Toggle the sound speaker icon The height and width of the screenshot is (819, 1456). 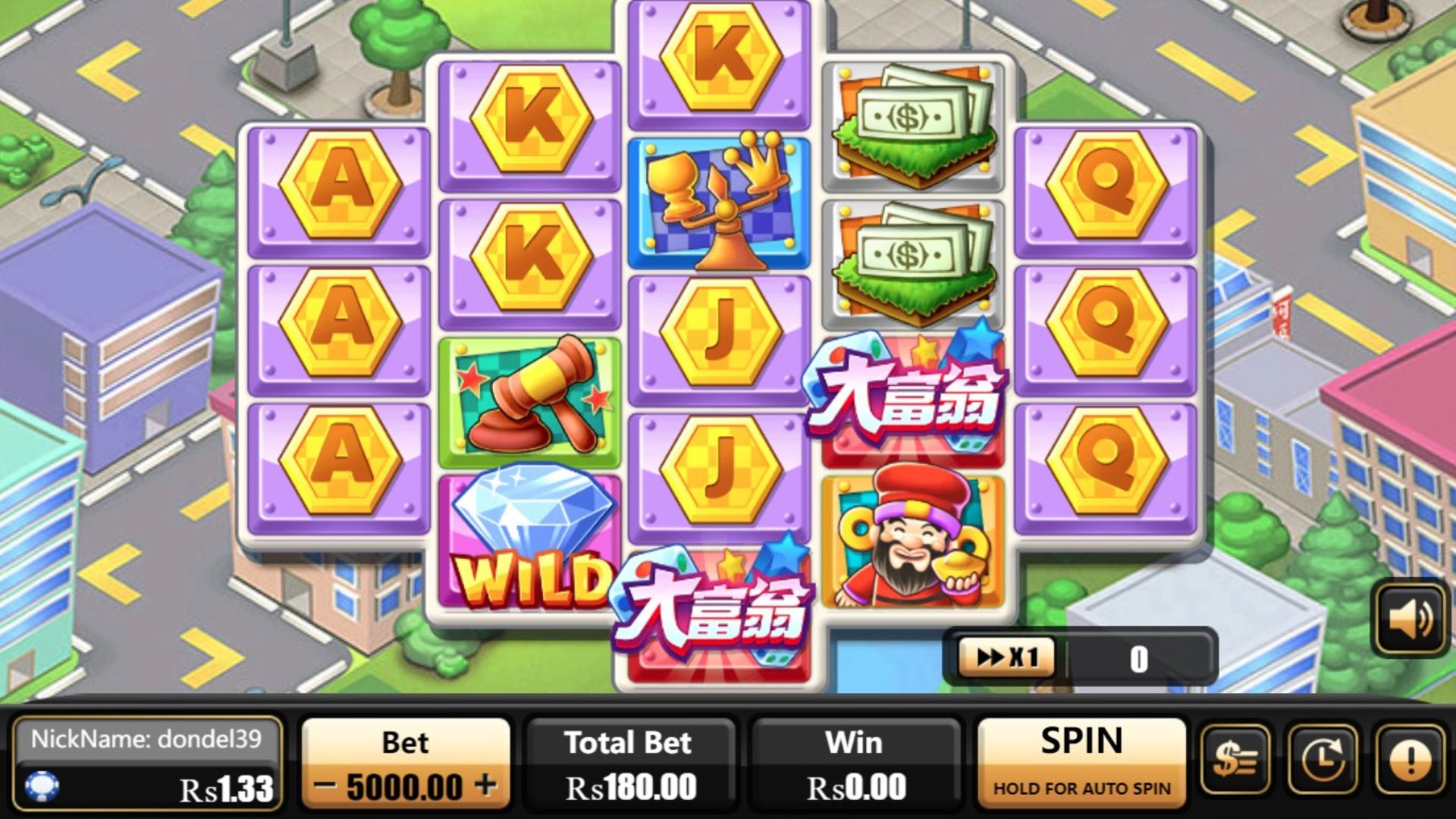pyautogui.click(x=1410, y=619)
